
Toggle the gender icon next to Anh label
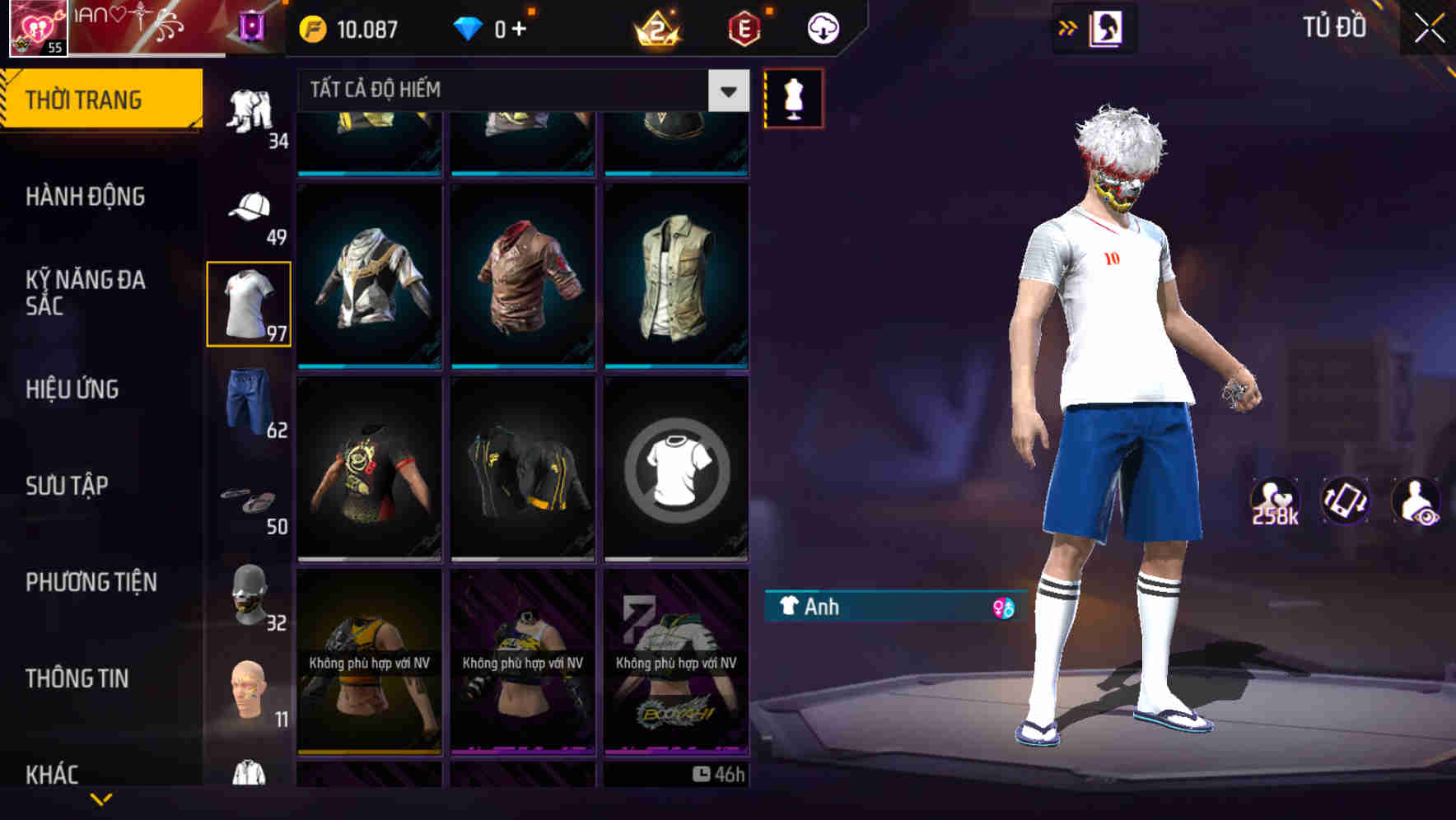click(x=996, y=608)
